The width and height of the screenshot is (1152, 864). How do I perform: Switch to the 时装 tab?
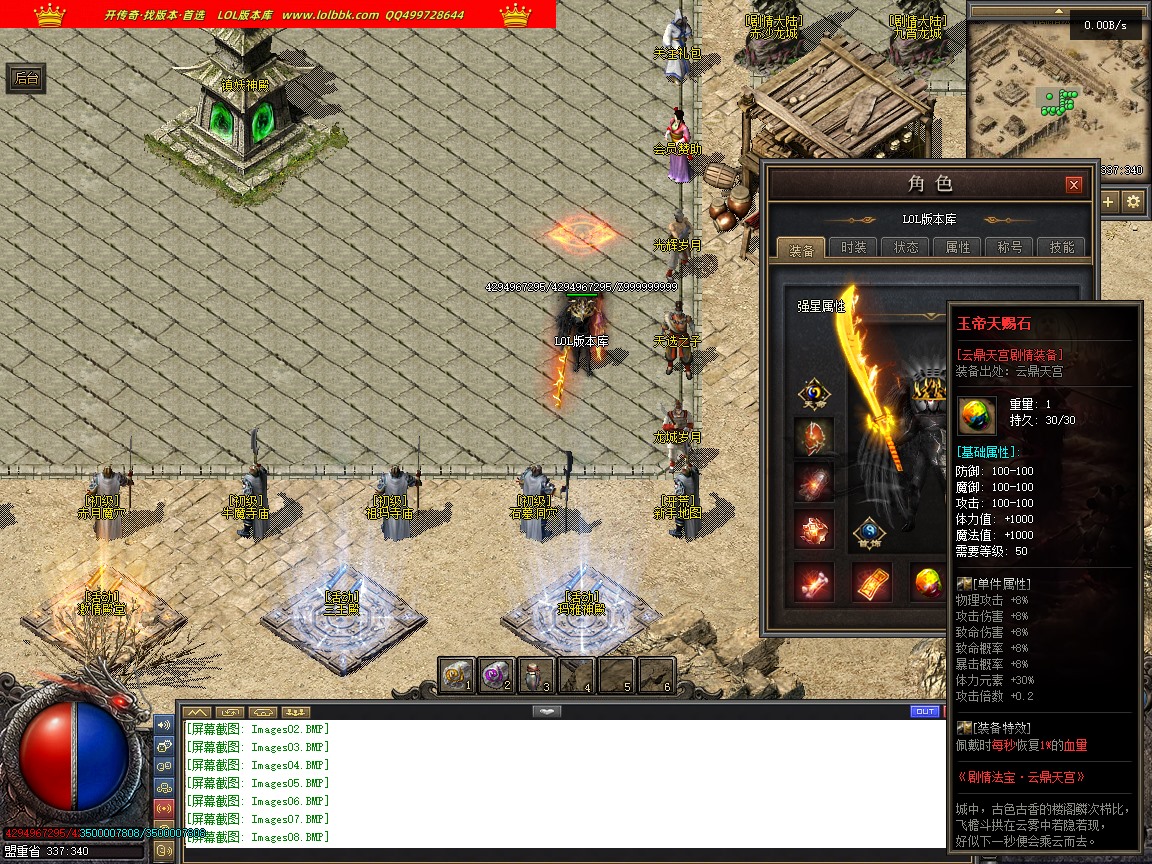[x=854, y=248]
